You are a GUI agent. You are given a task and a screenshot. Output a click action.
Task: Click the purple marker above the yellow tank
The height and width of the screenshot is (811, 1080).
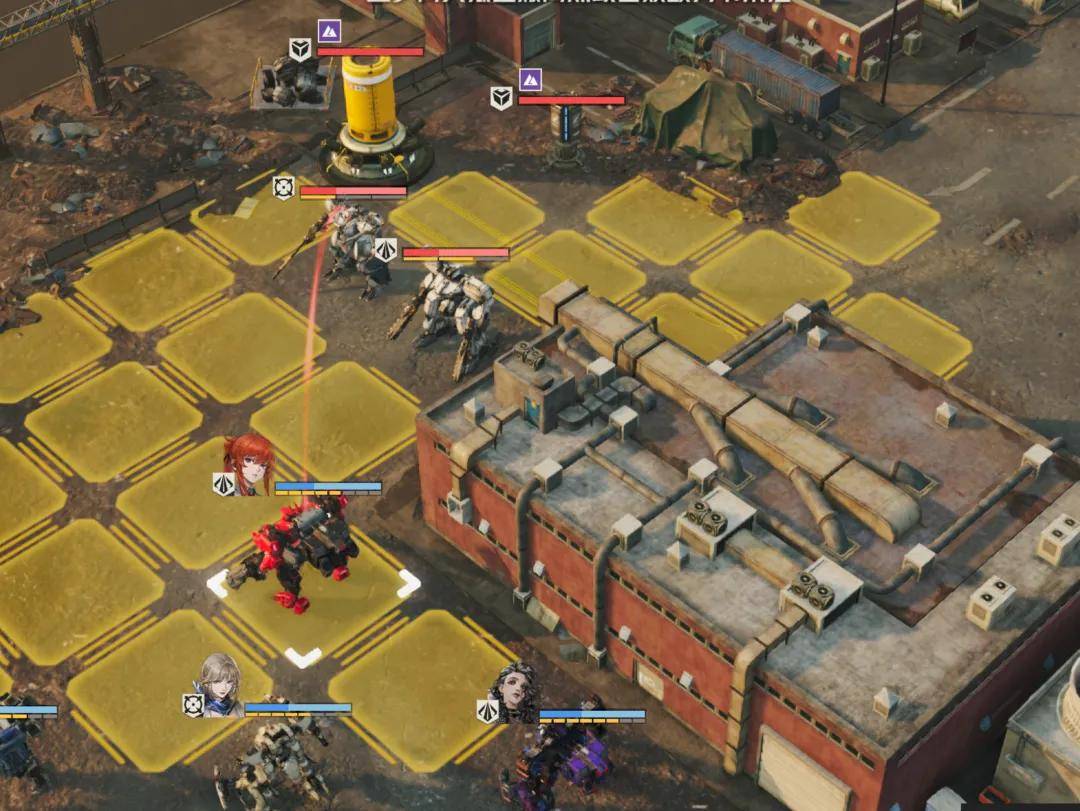click(329, 30)
